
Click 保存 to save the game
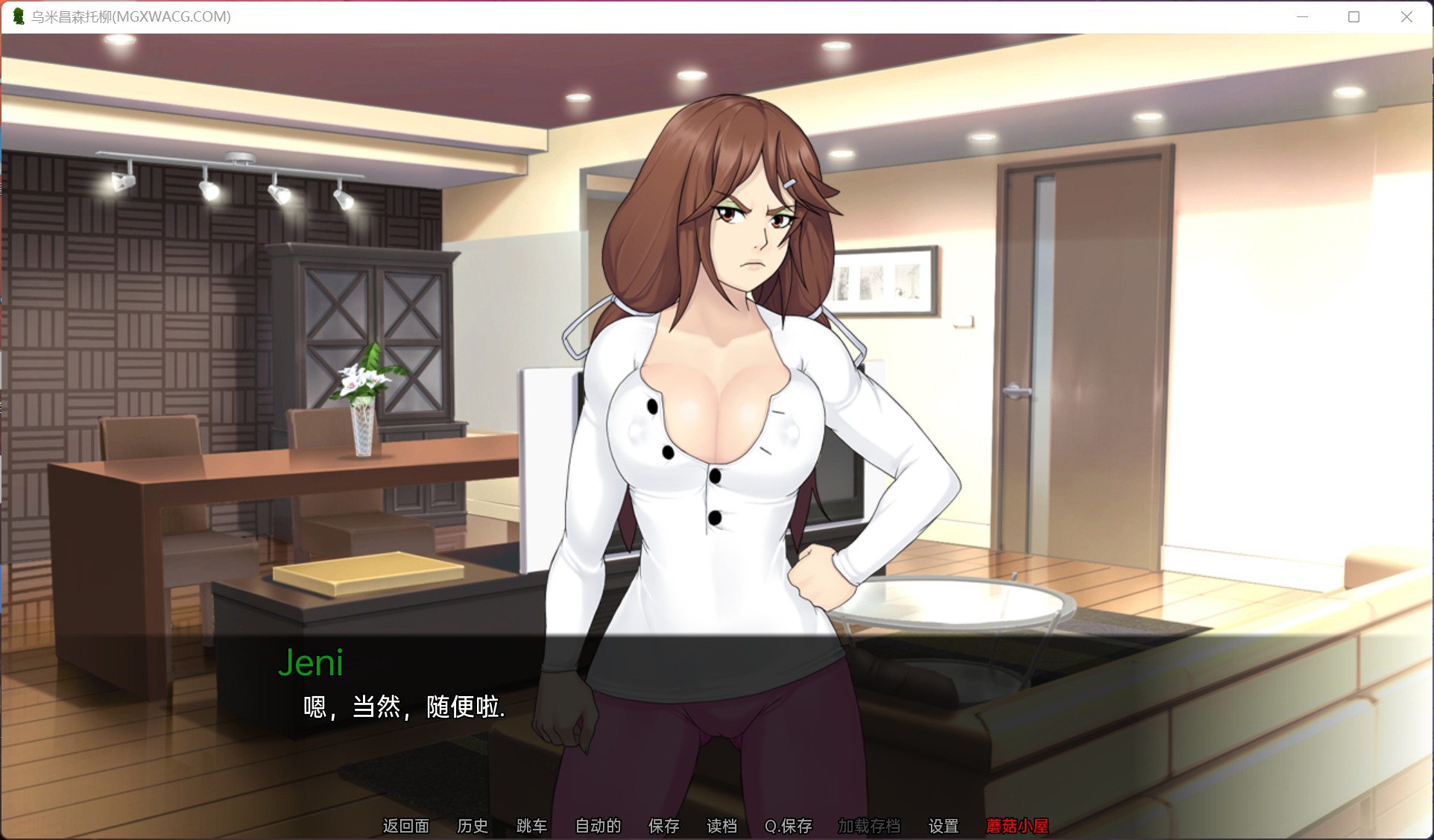pyautogui.click(x=663, y=826)
